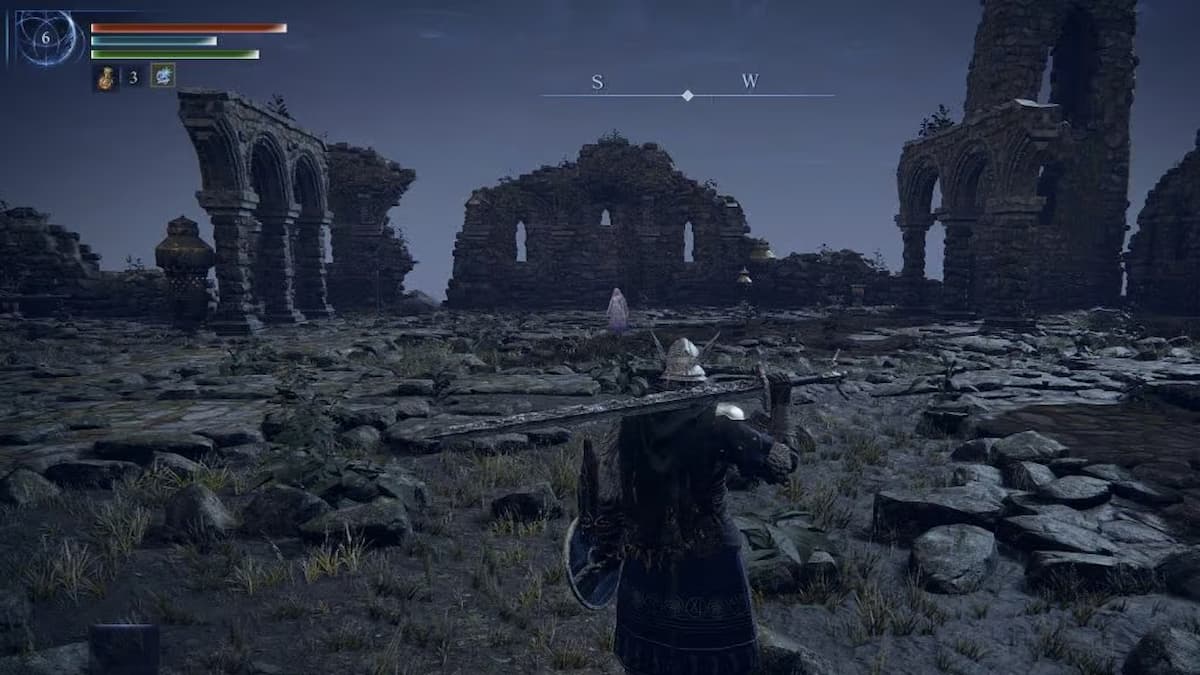Open the level 6 character emblem

(46, 38)
